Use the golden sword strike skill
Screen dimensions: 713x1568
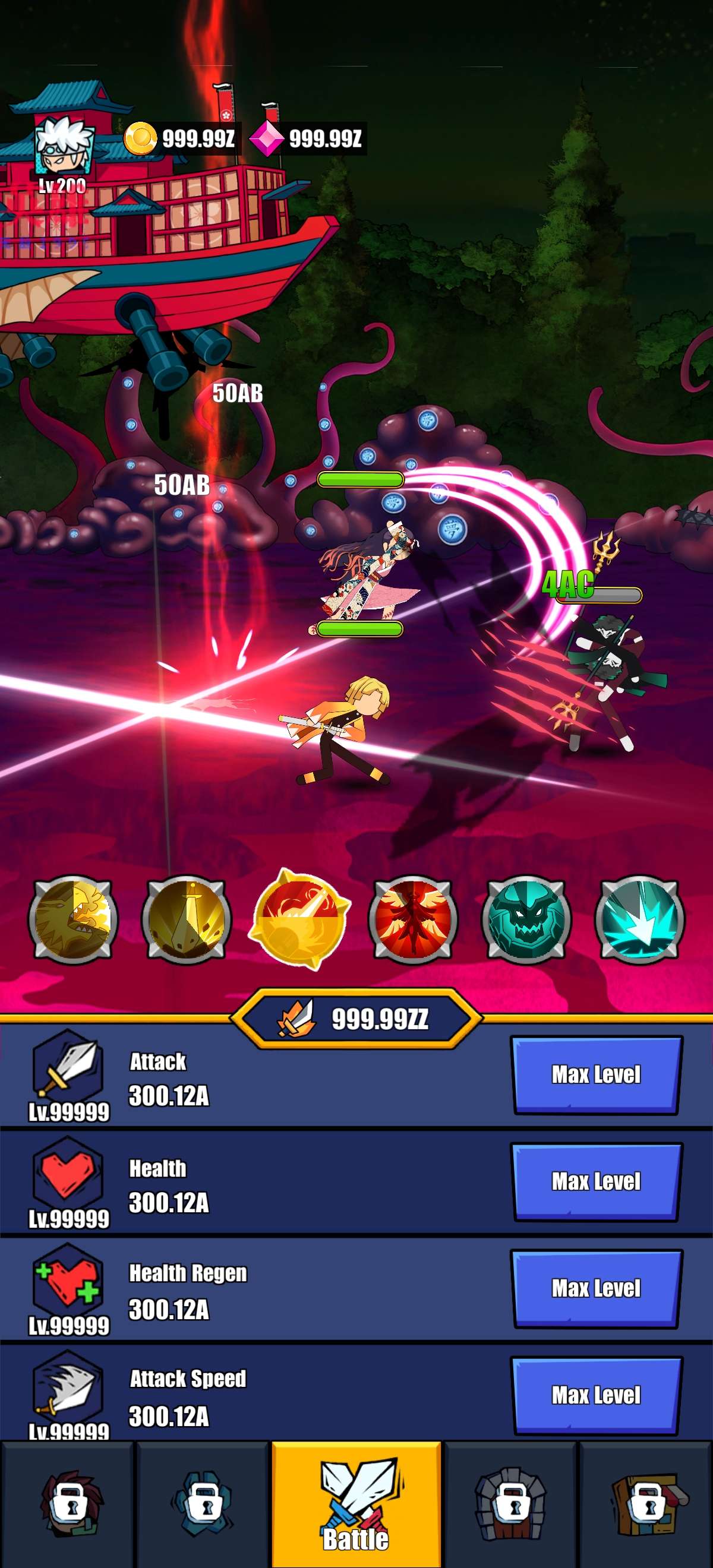[x=187, y=919]
